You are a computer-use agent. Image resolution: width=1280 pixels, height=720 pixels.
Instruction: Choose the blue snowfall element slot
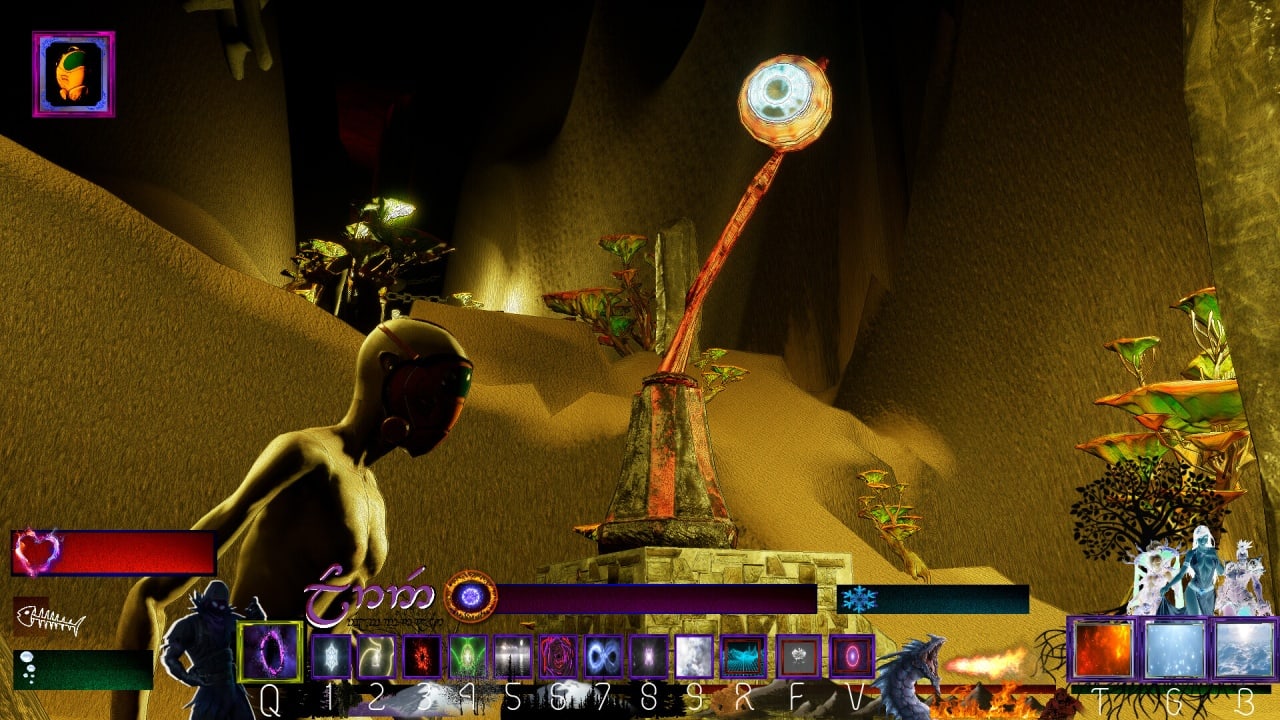(1174, 649)
